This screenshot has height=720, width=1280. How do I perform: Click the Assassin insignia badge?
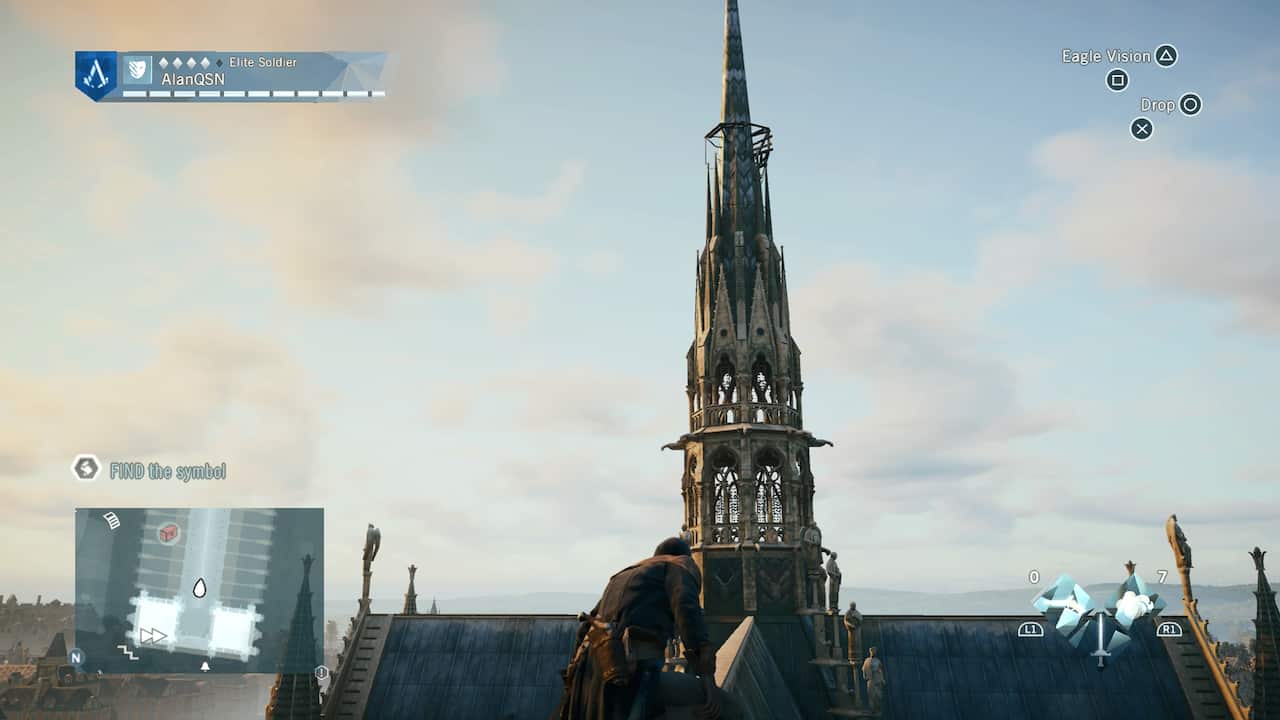[x=96, y=75]
